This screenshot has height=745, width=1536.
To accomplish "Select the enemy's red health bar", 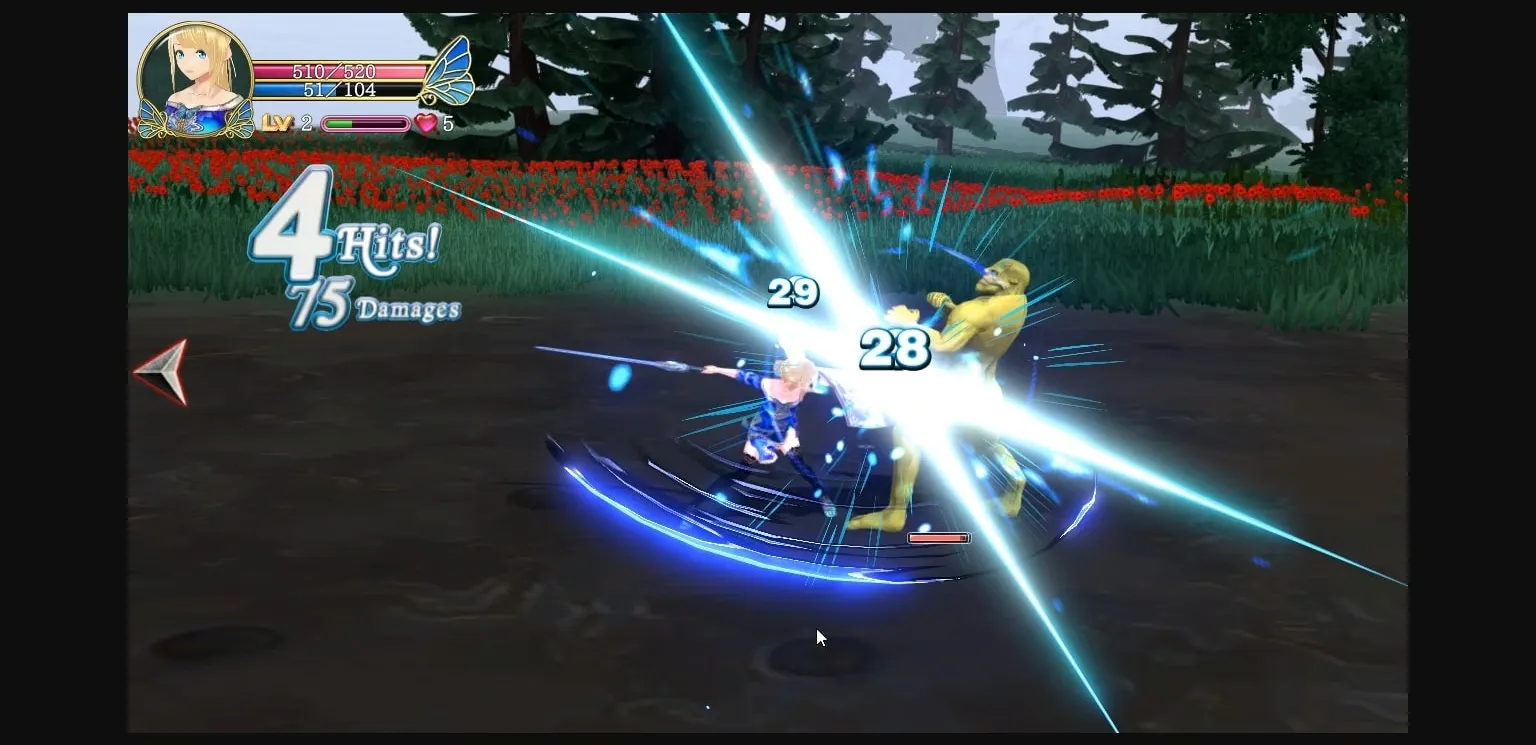I will (938, 537).
